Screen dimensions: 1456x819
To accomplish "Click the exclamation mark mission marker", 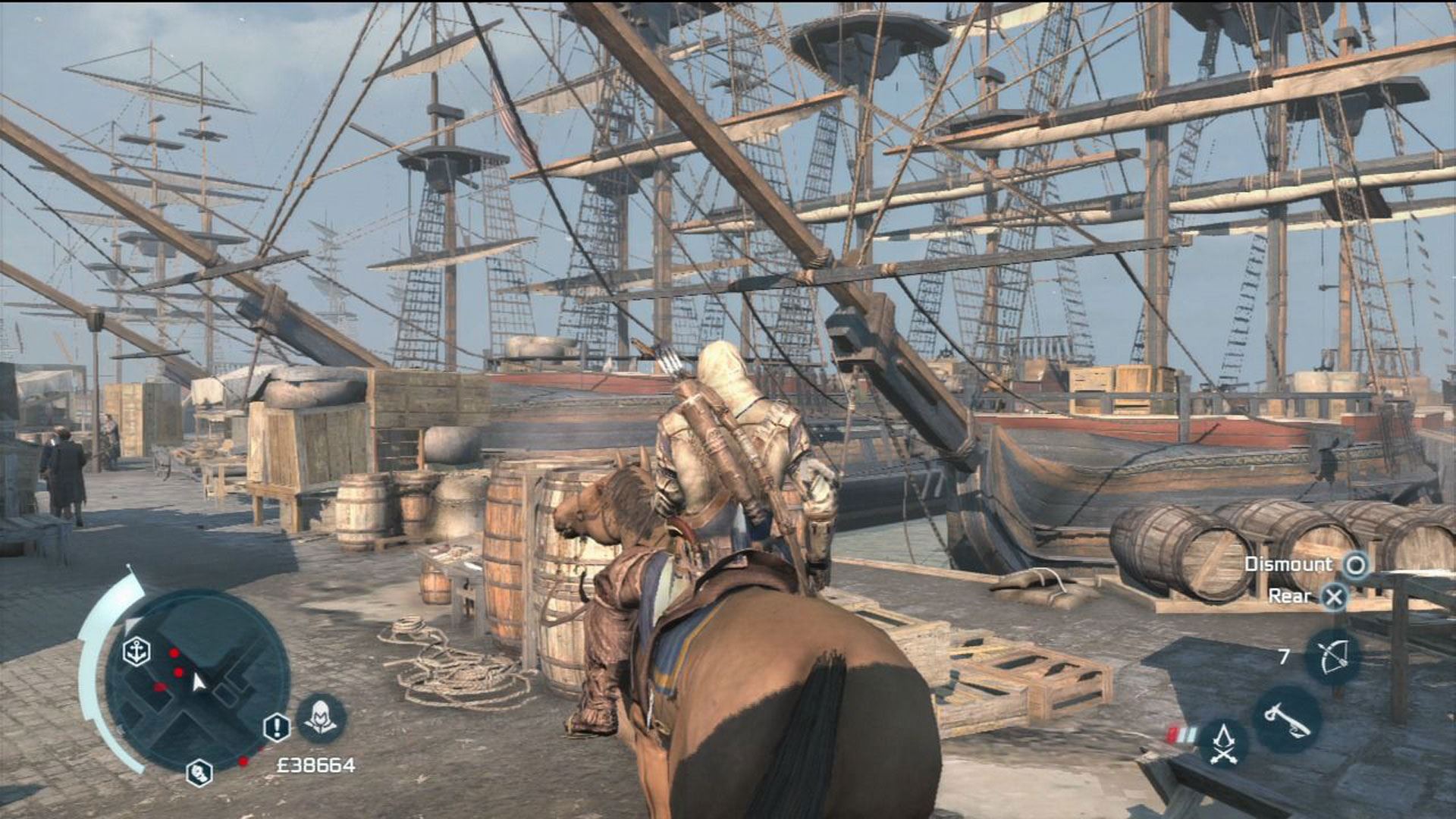I will click(x=276, y=728).
